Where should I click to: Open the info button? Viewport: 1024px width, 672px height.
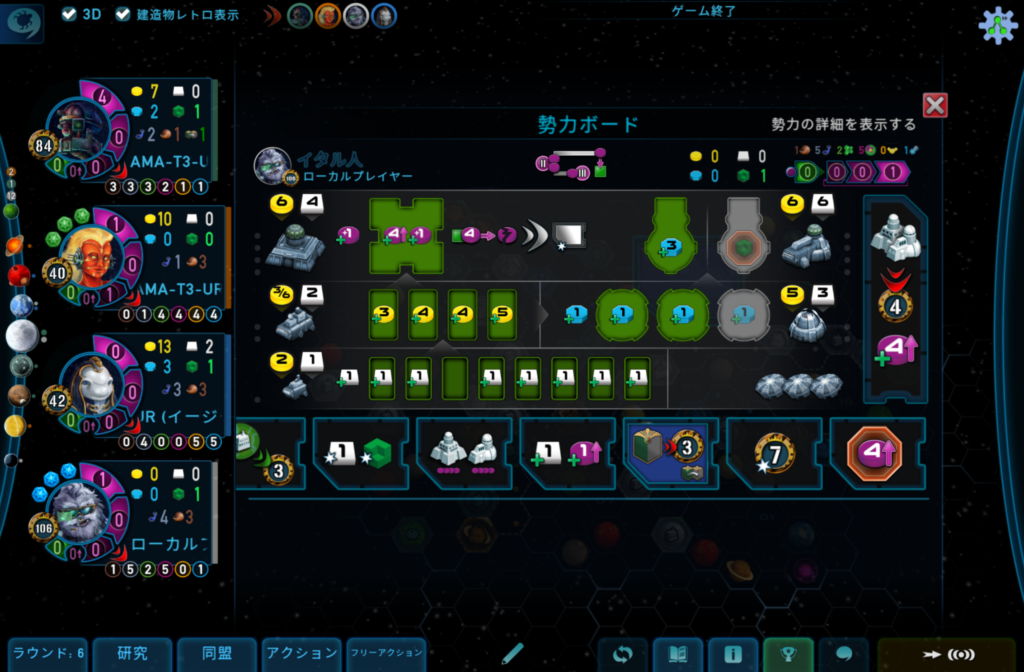tap(733, 655)
